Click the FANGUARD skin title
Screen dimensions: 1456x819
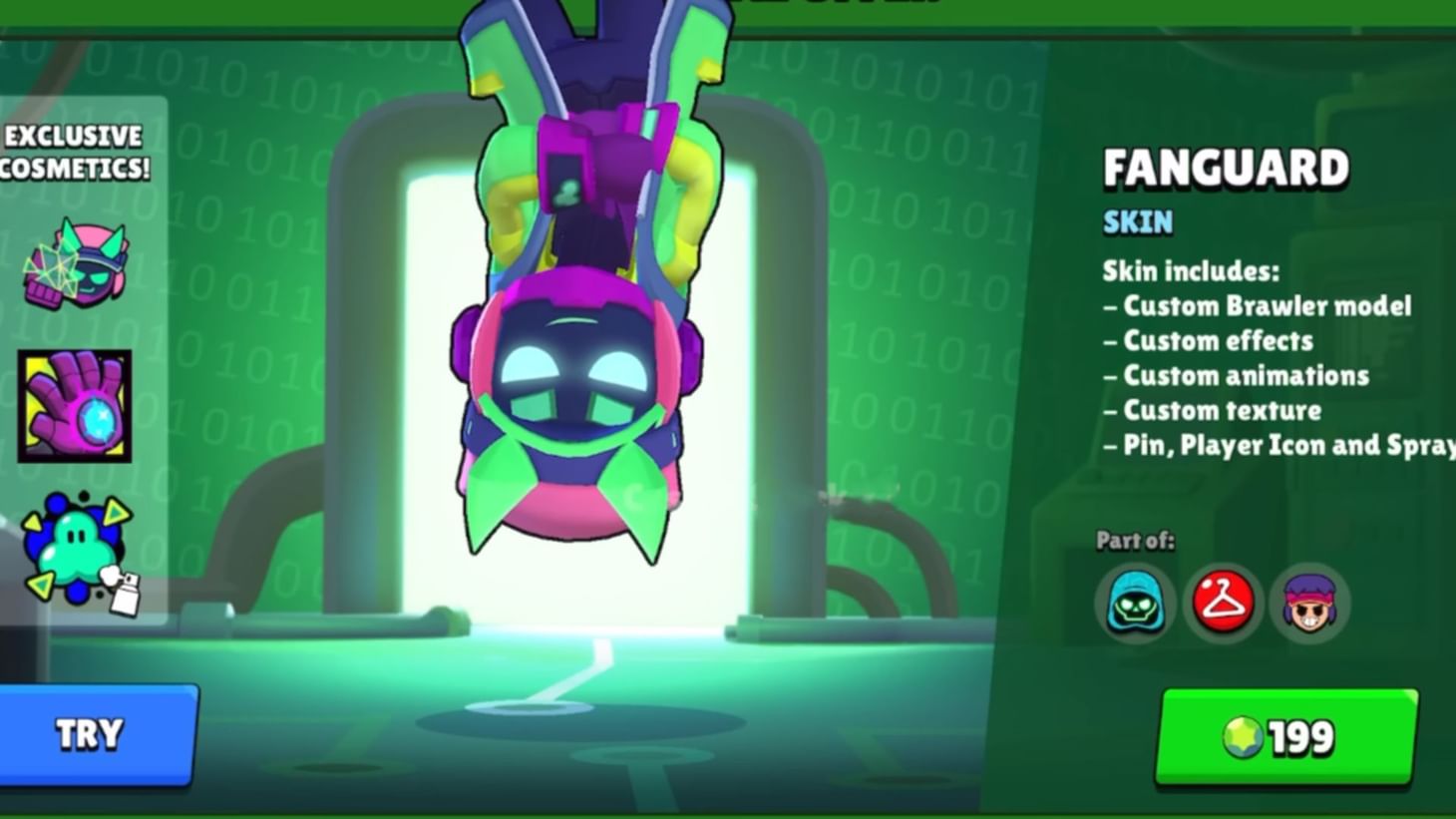(x=1226, y=167)
